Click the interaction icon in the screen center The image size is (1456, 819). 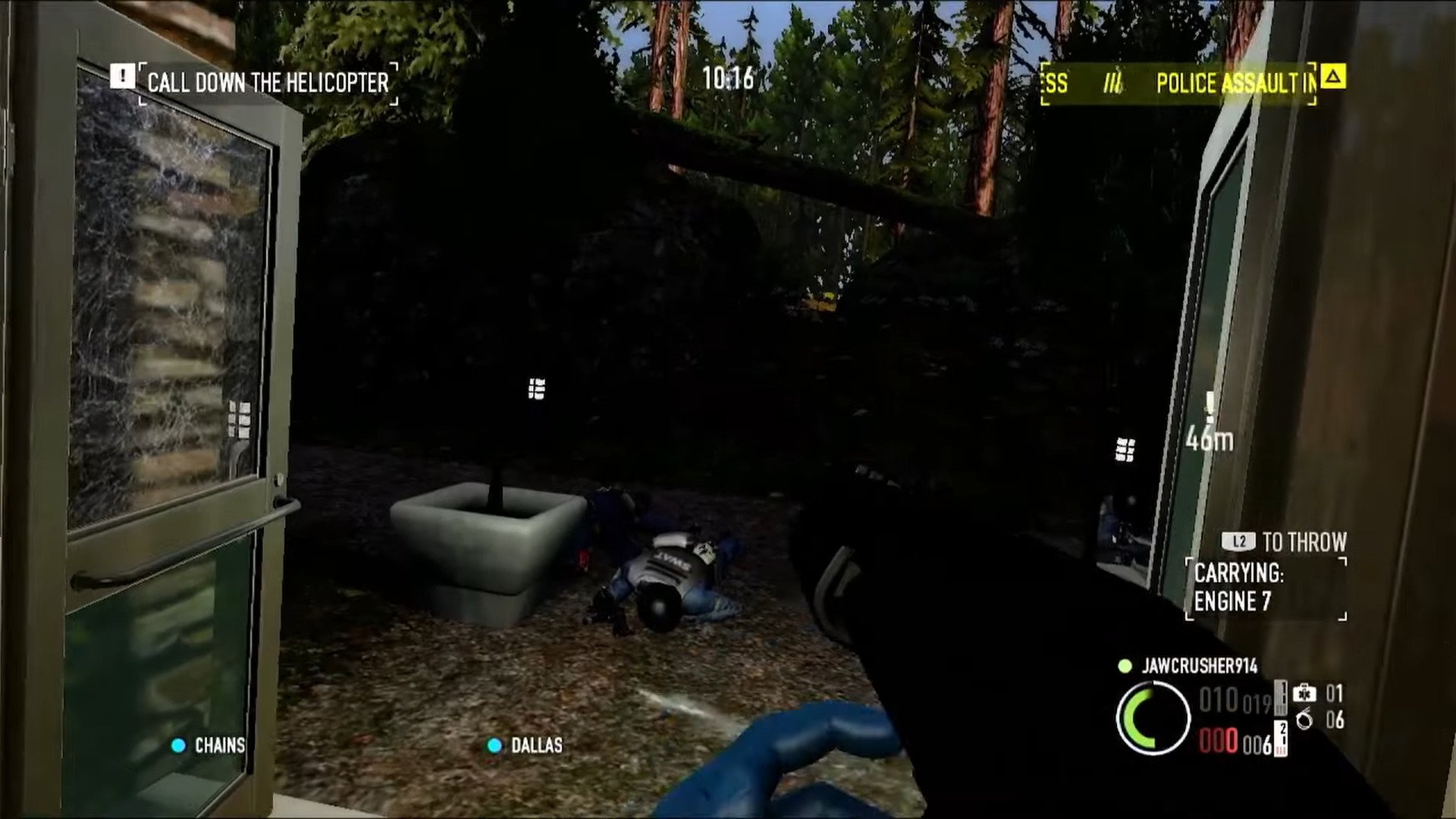535,389
